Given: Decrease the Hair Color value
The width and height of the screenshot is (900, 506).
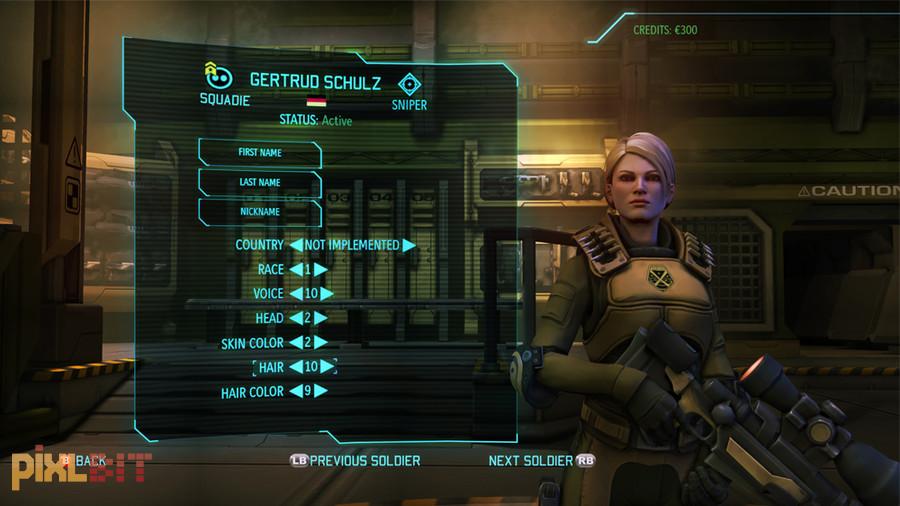Looking at the screenshot, I should point(296,392).
